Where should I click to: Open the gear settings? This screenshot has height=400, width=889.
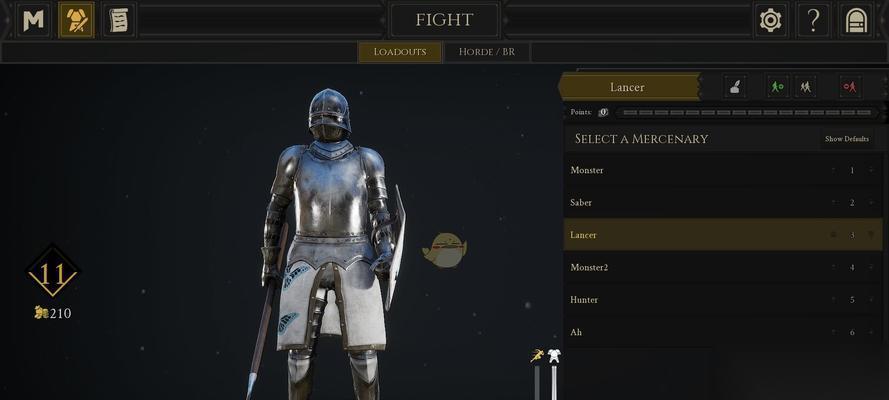point(770,20)
